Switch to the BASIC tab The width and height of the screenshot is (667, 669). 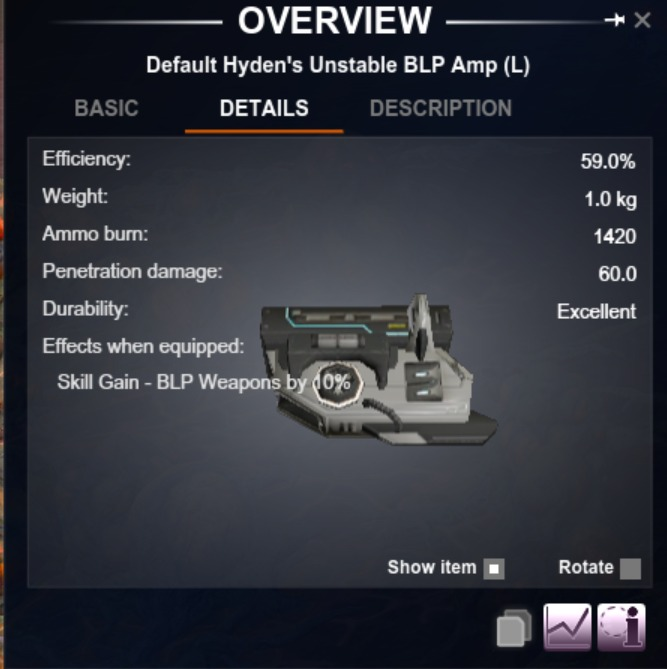tap(106, 109)
